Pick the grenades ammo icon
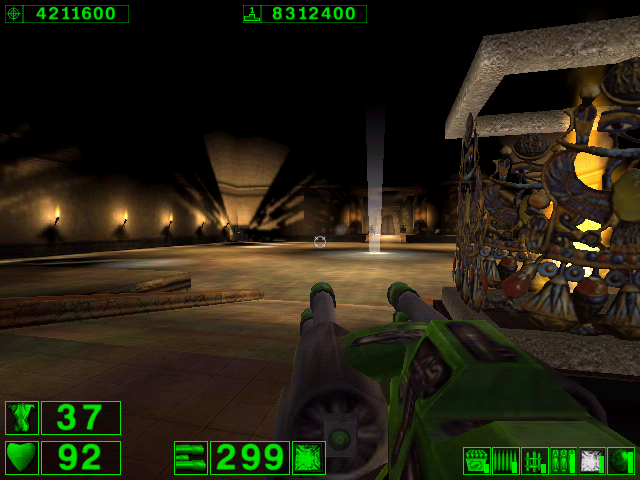 coord(563,461)
